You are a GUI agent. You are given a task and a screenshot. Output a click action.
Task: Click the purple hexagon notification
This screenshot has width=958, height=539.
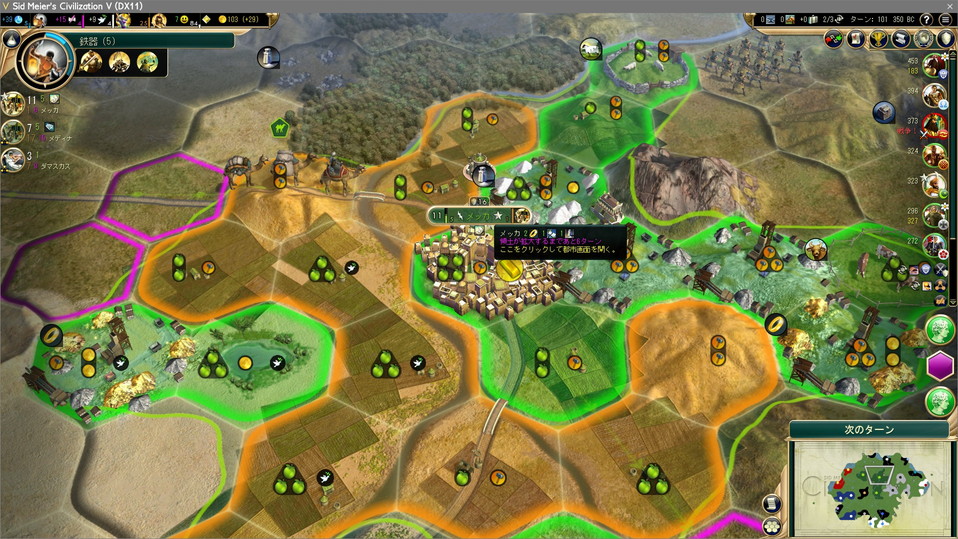point(940,366)
